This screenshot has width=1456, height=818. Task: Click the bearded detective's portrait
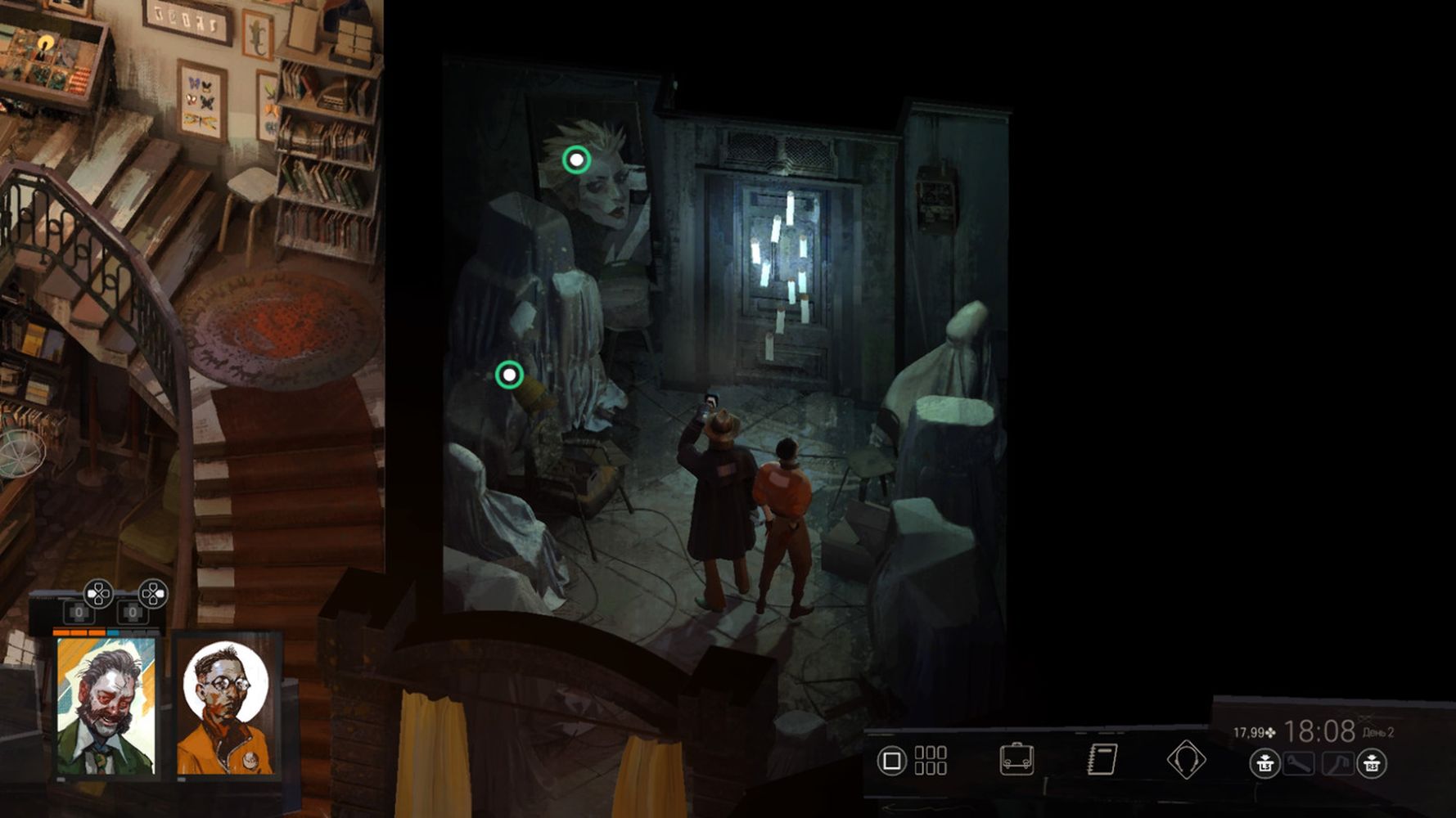(x=106, y=707)
